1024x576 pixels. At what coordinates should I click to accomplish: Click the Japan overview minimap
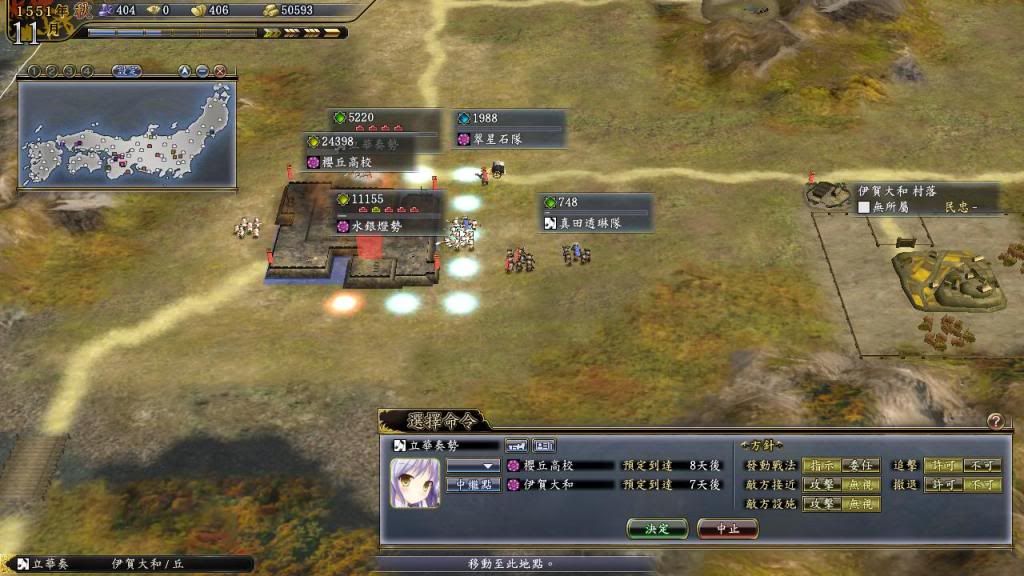127,134
